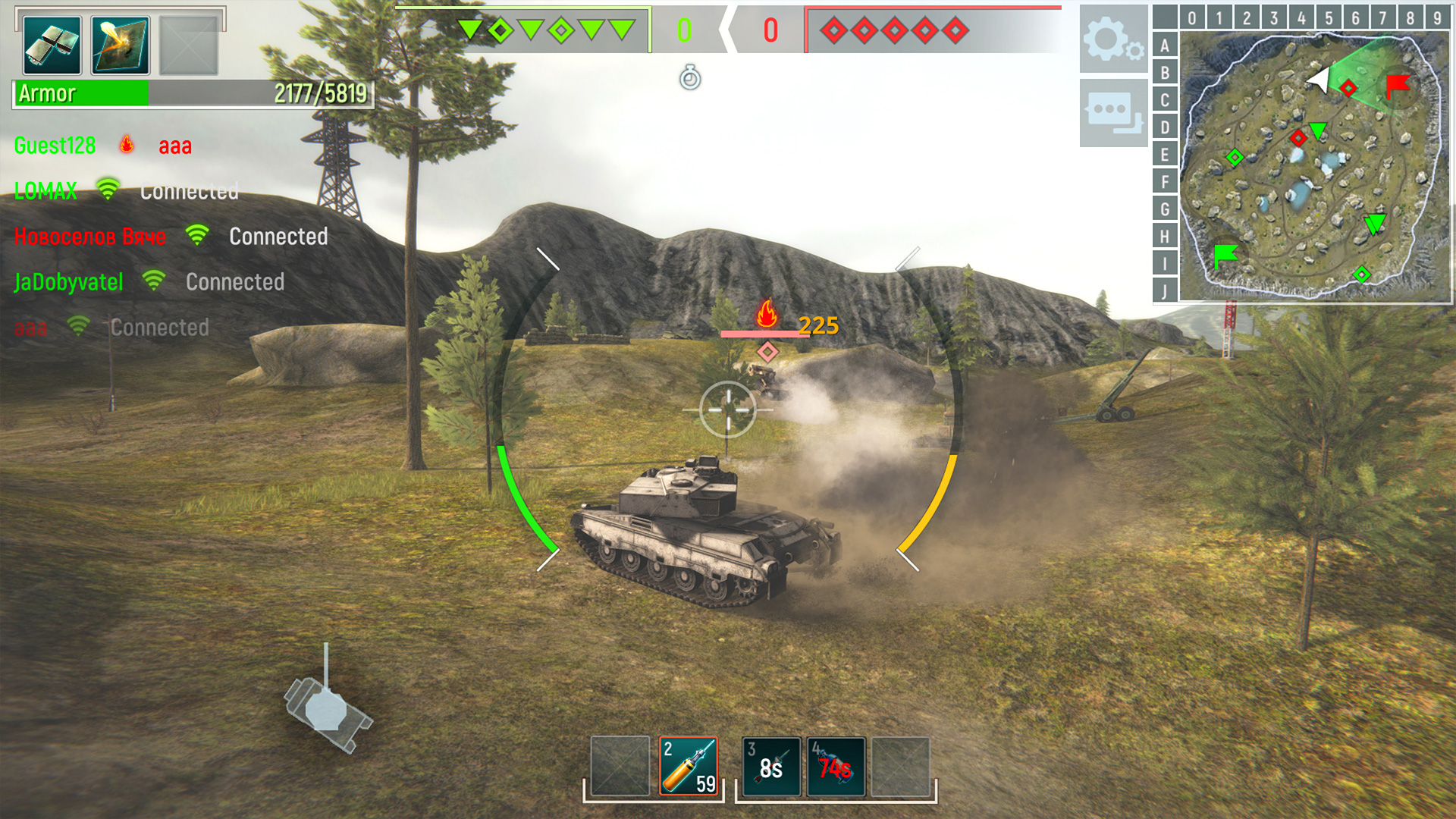Click the white player arrow on minimap
Viewport: 1456px width, 819px height.
tap(1319, 80)
